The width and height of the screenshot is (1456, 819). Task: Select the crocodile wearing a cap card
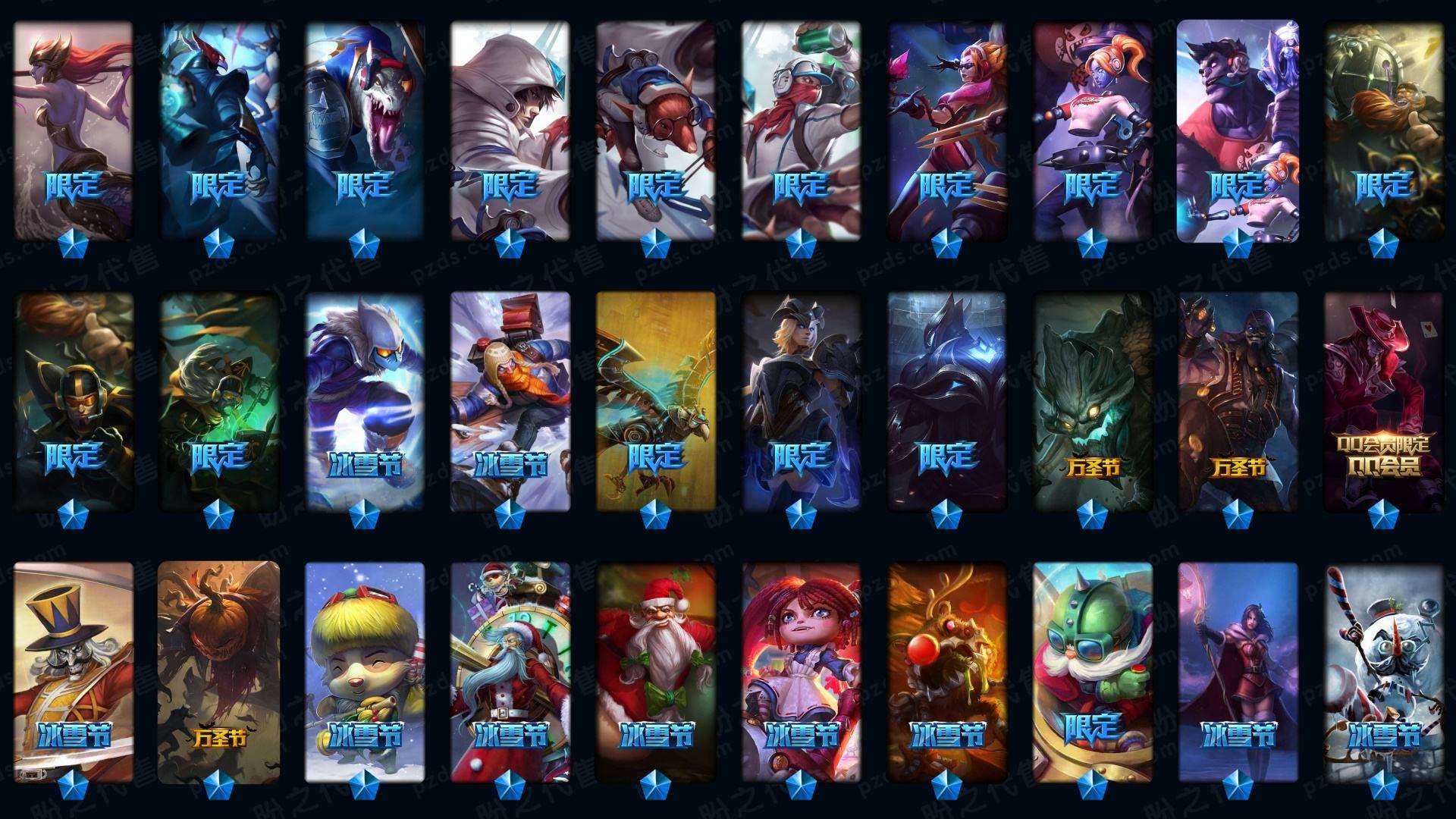(364, 129)
